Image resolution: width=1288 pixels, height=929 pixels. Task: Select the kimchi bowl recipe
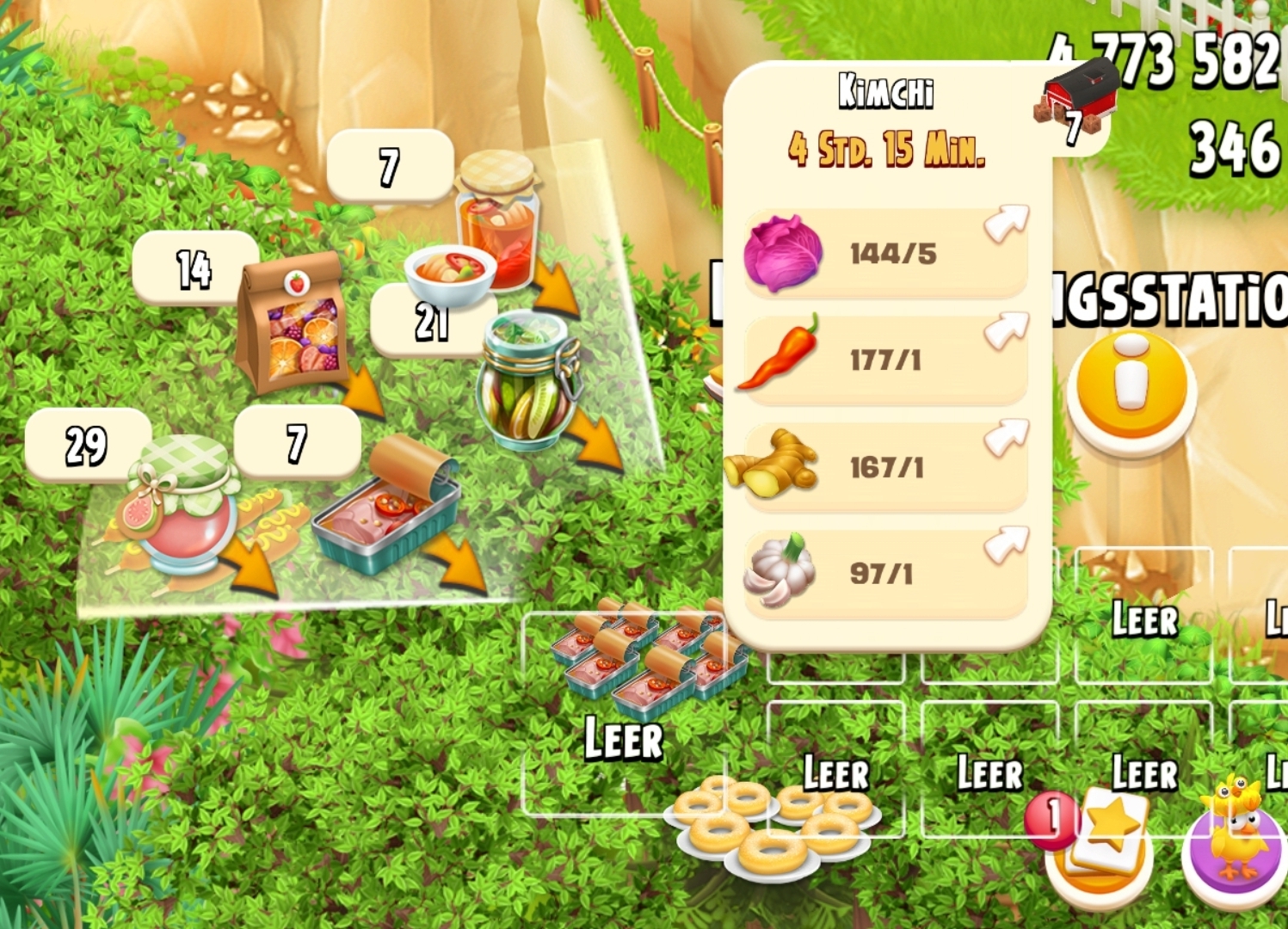[x=450, y=275]
